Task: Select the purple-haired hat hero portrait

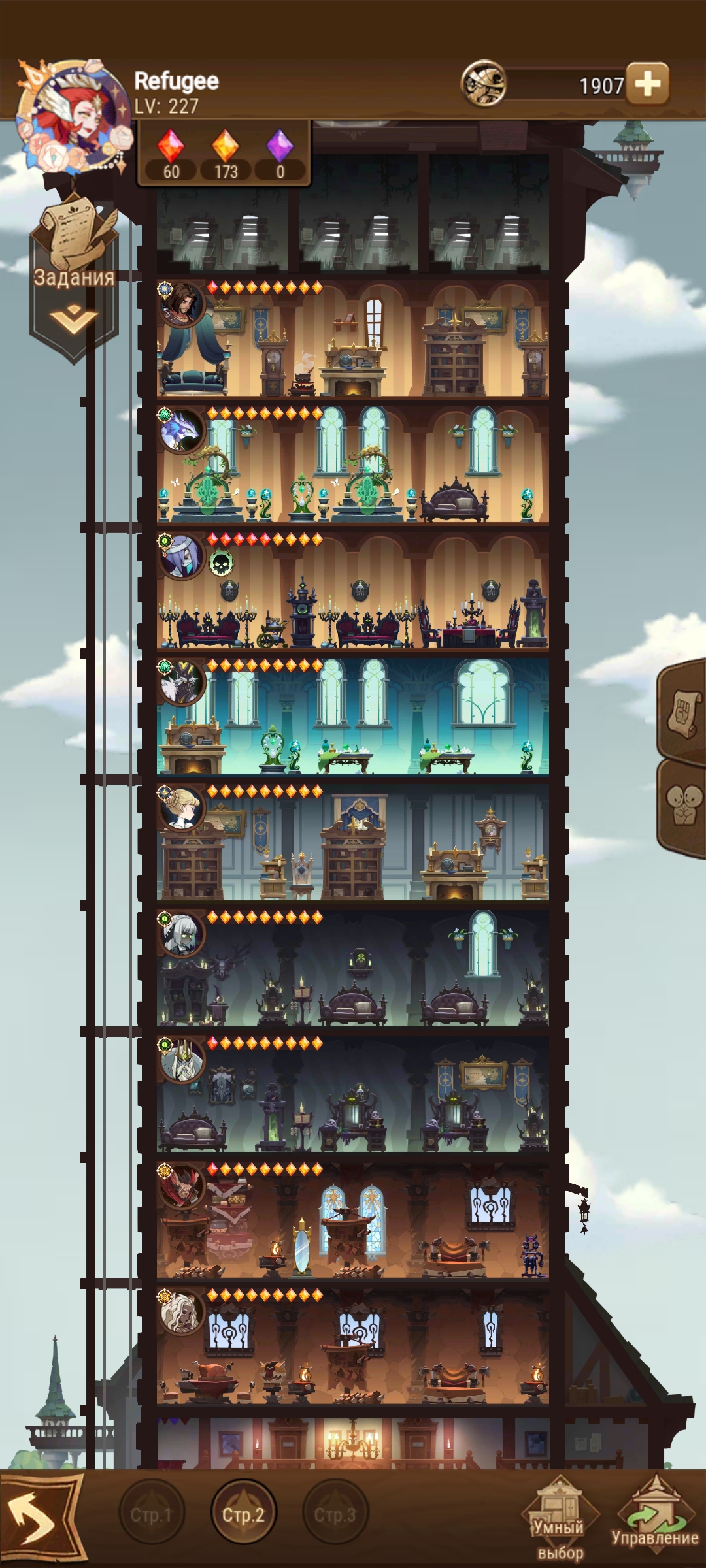Action: click(x=182, y=557)
